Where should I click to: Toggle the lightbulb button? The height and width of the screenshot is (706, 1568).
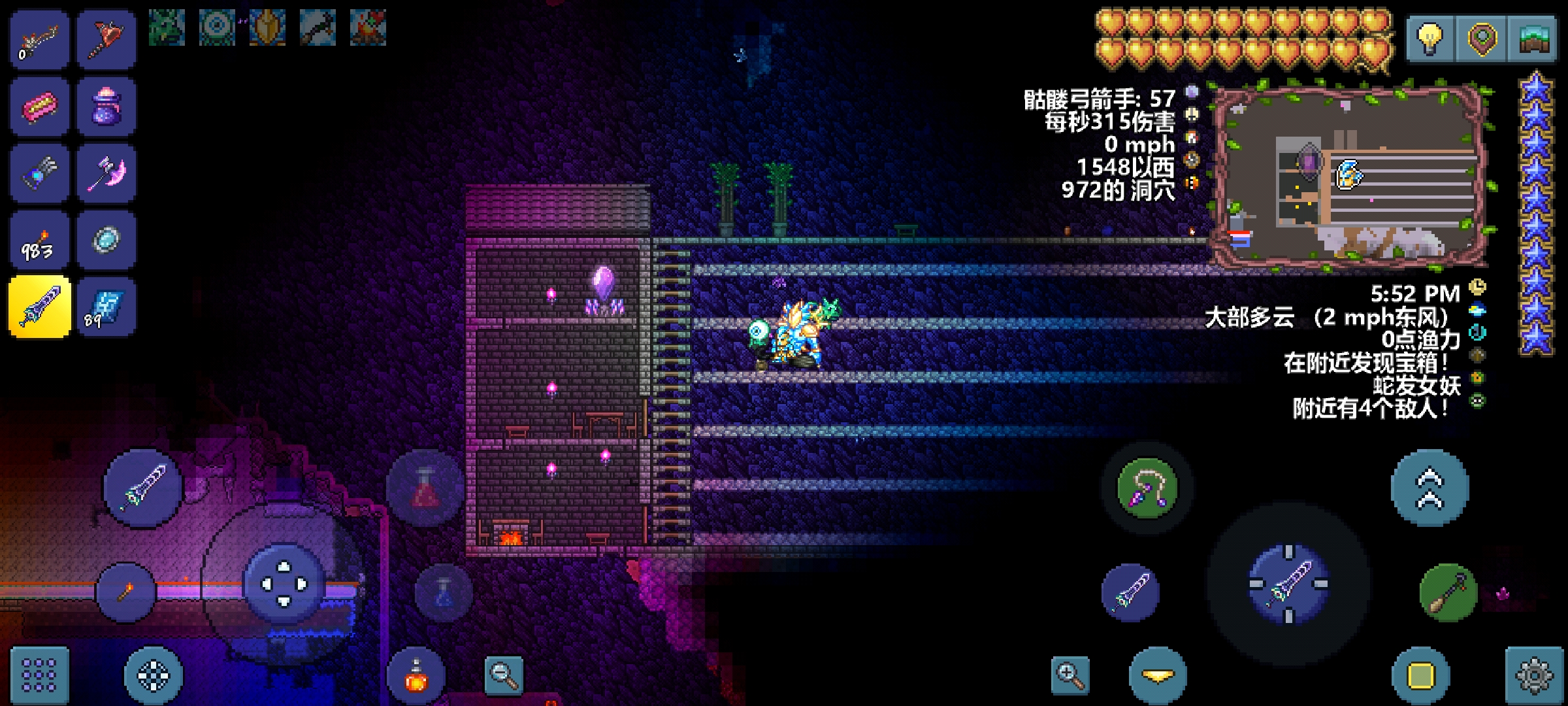coord(1429,39)
